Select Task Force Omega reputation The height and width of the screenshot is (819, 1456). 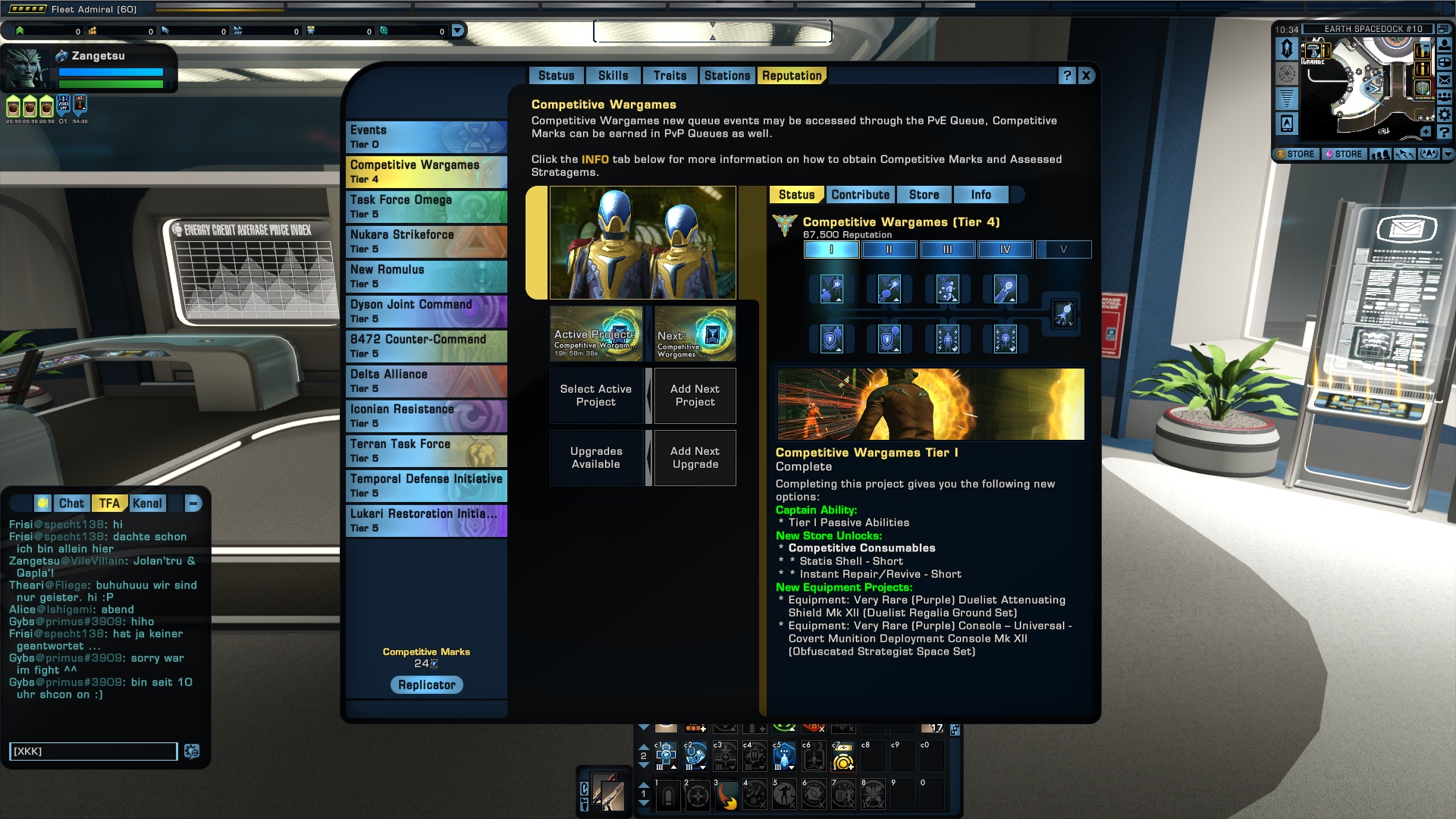tap(426, 206)
